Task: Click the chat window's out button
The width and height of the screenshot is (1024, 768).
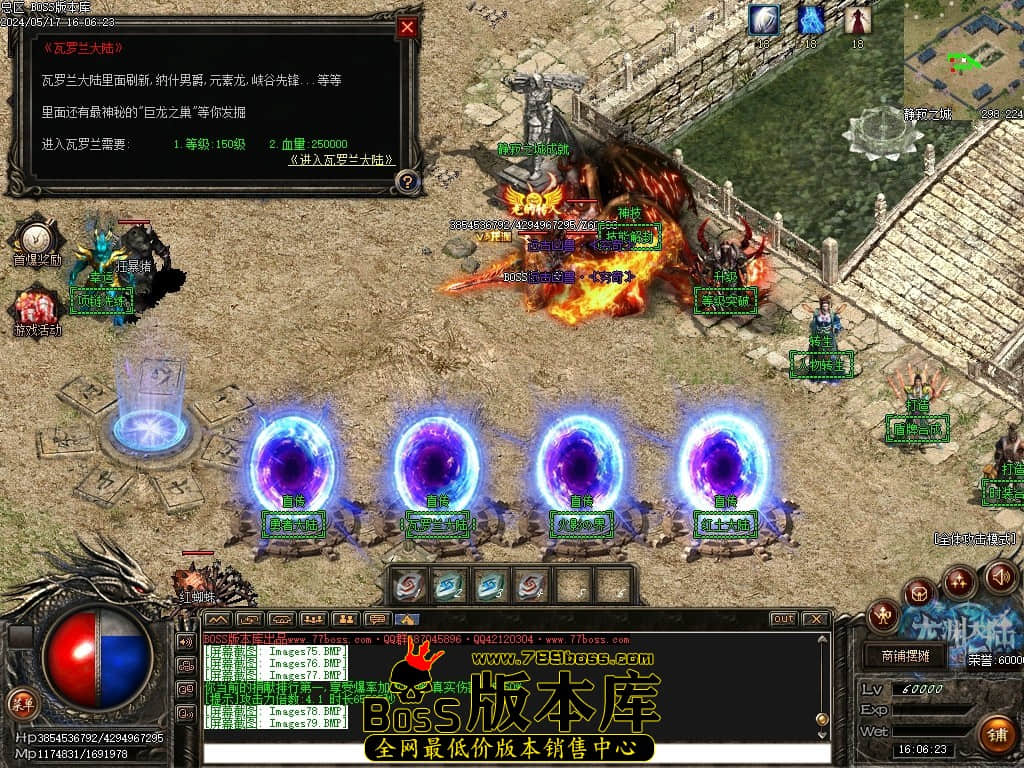Action: coord(783,619)
